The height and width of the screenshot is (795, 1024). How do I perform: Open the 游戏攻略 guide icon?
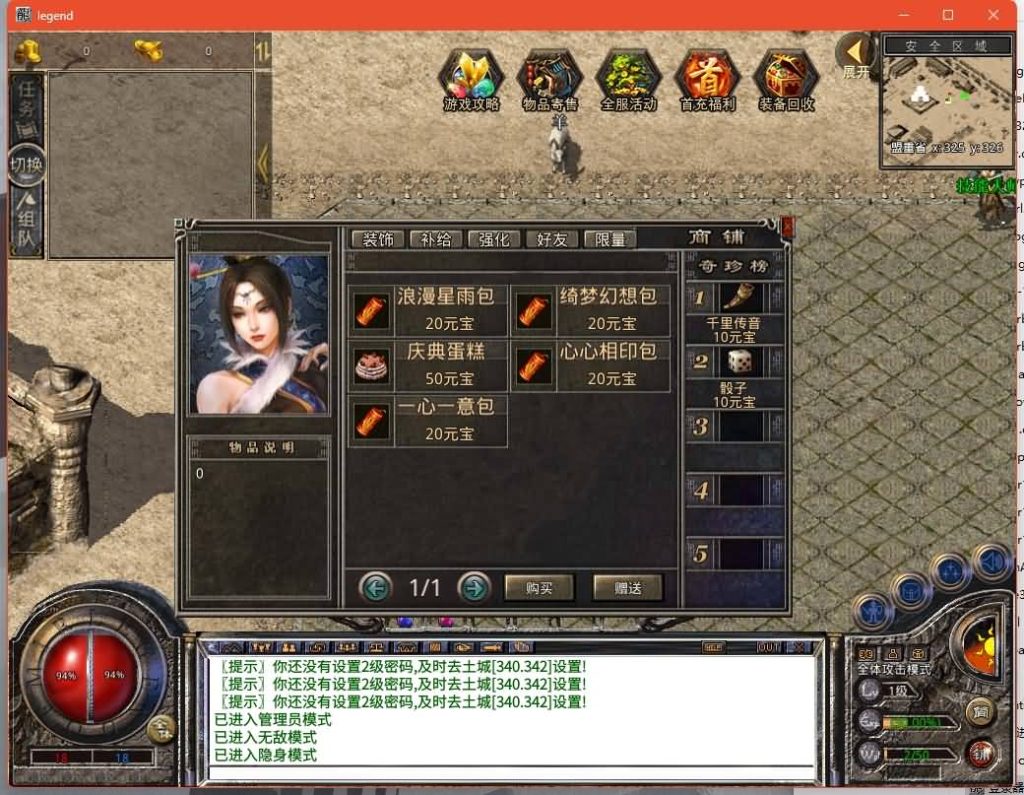pyautogui.click(x=471, y=80)
